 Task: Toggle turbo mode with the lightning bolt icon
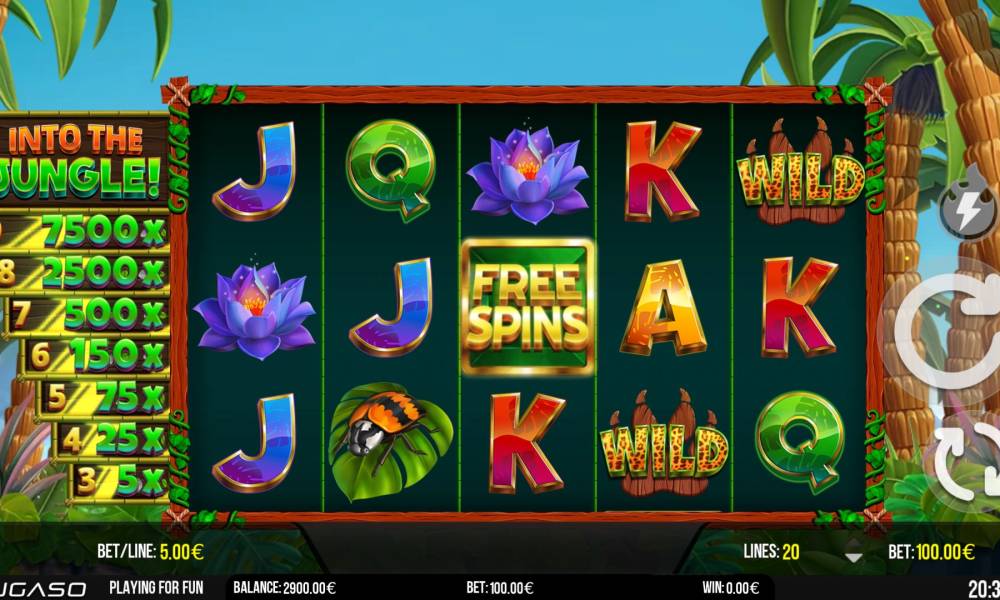[x=967, y=211]
